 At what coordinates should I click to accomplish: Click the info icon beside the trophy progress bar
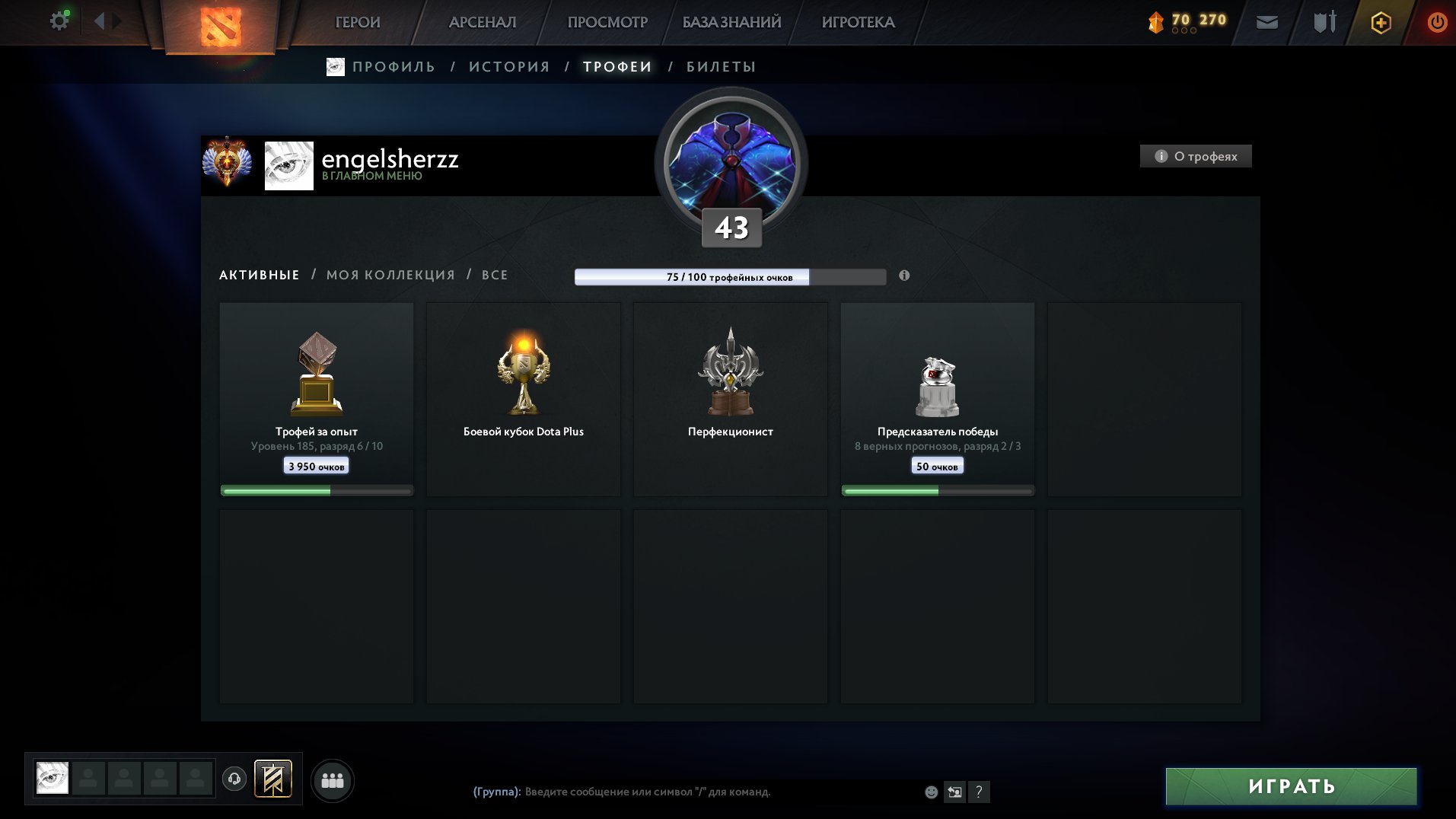click(x=903, y=277)
